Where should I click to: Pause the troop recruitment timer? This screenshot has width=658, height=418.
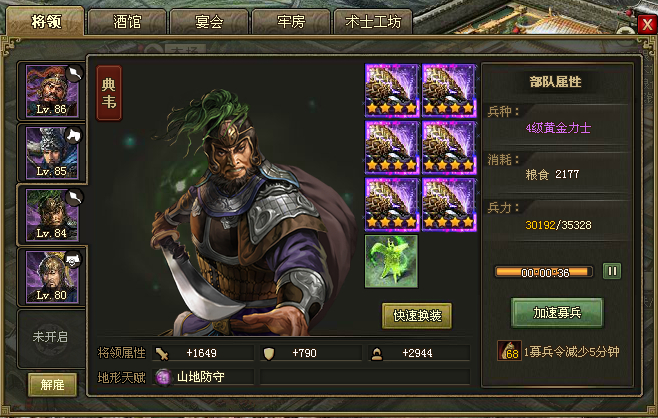click(x=612, y=271)
